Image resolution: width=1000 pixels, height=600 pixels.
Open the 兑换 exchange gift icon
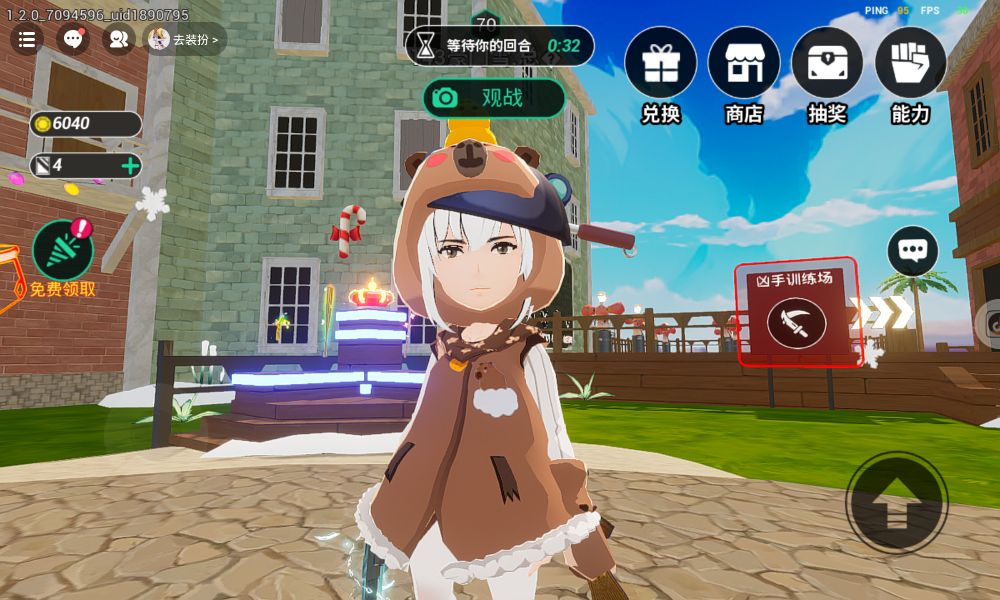[x=660, y=64]
